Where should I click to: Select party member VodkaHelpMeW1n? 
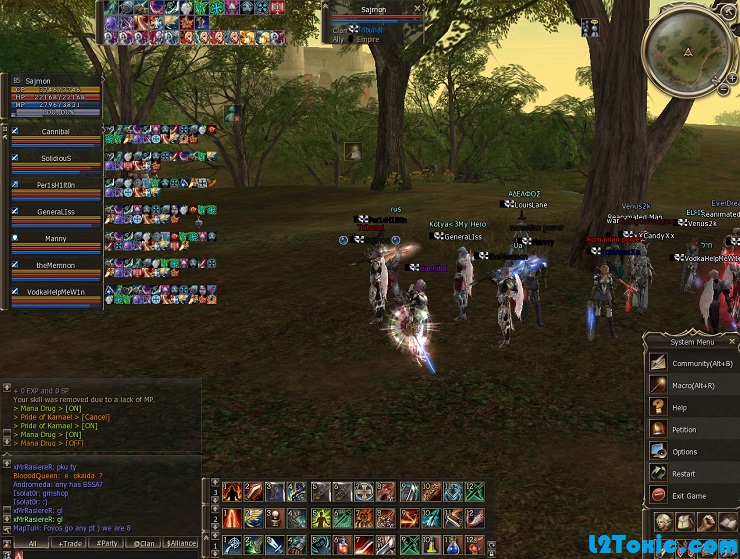(55, 291)
